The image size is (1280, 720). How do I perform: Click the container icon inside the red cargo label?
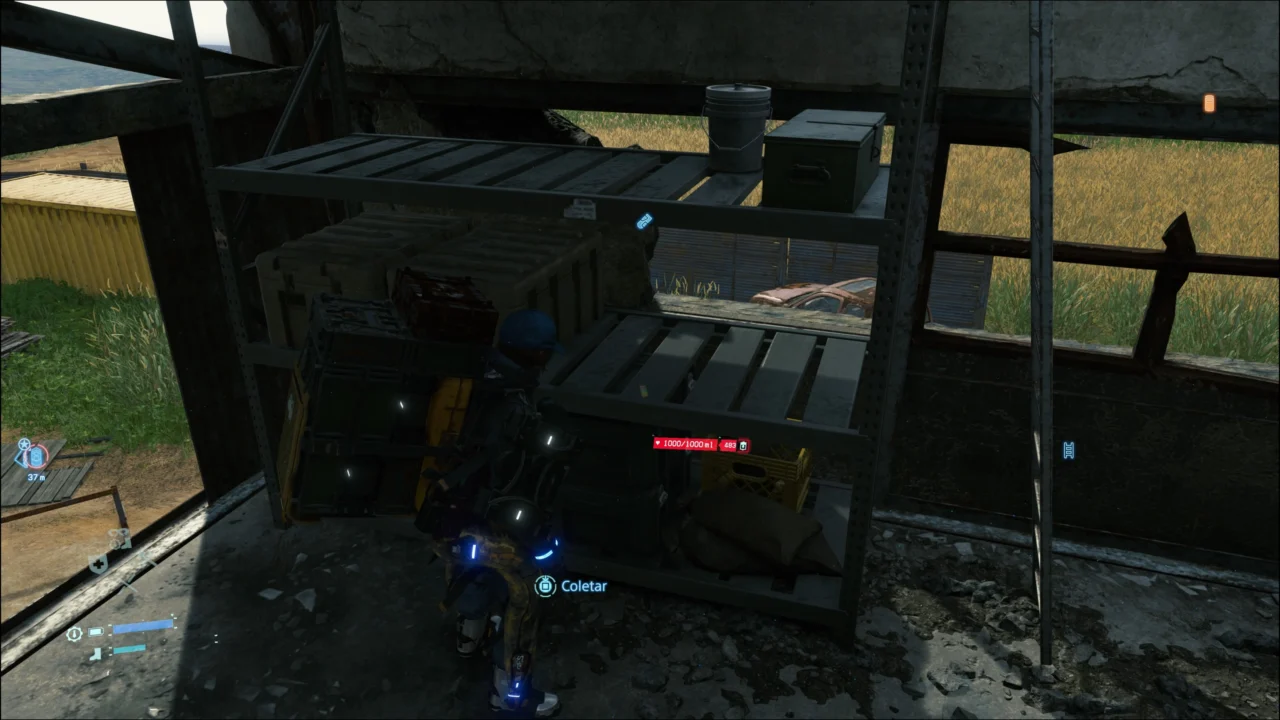(x=743, y=445)
